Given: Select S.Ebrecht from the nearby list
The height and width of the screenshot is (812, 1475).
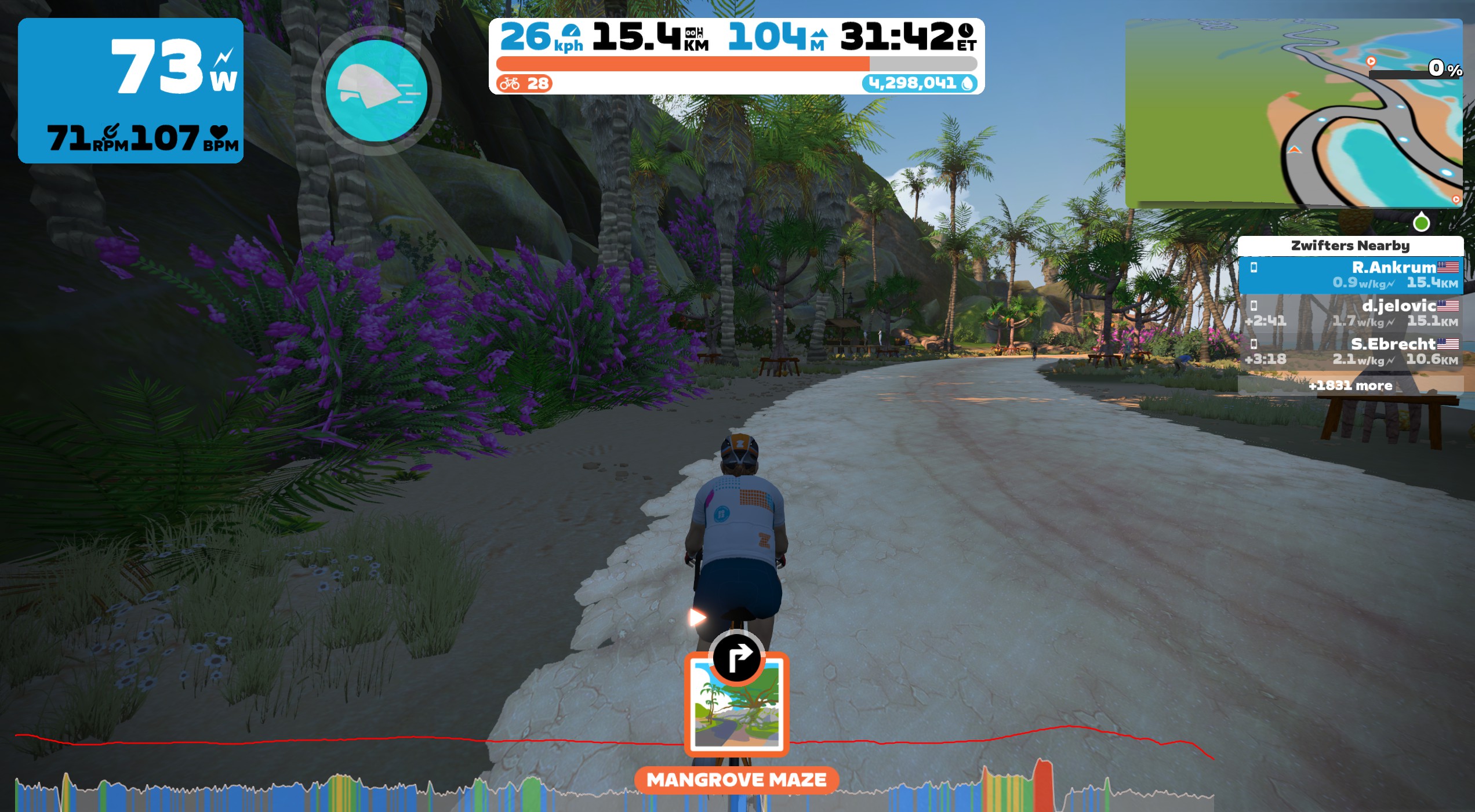Looking at the screenshot, I should (x=1350, y=351).
